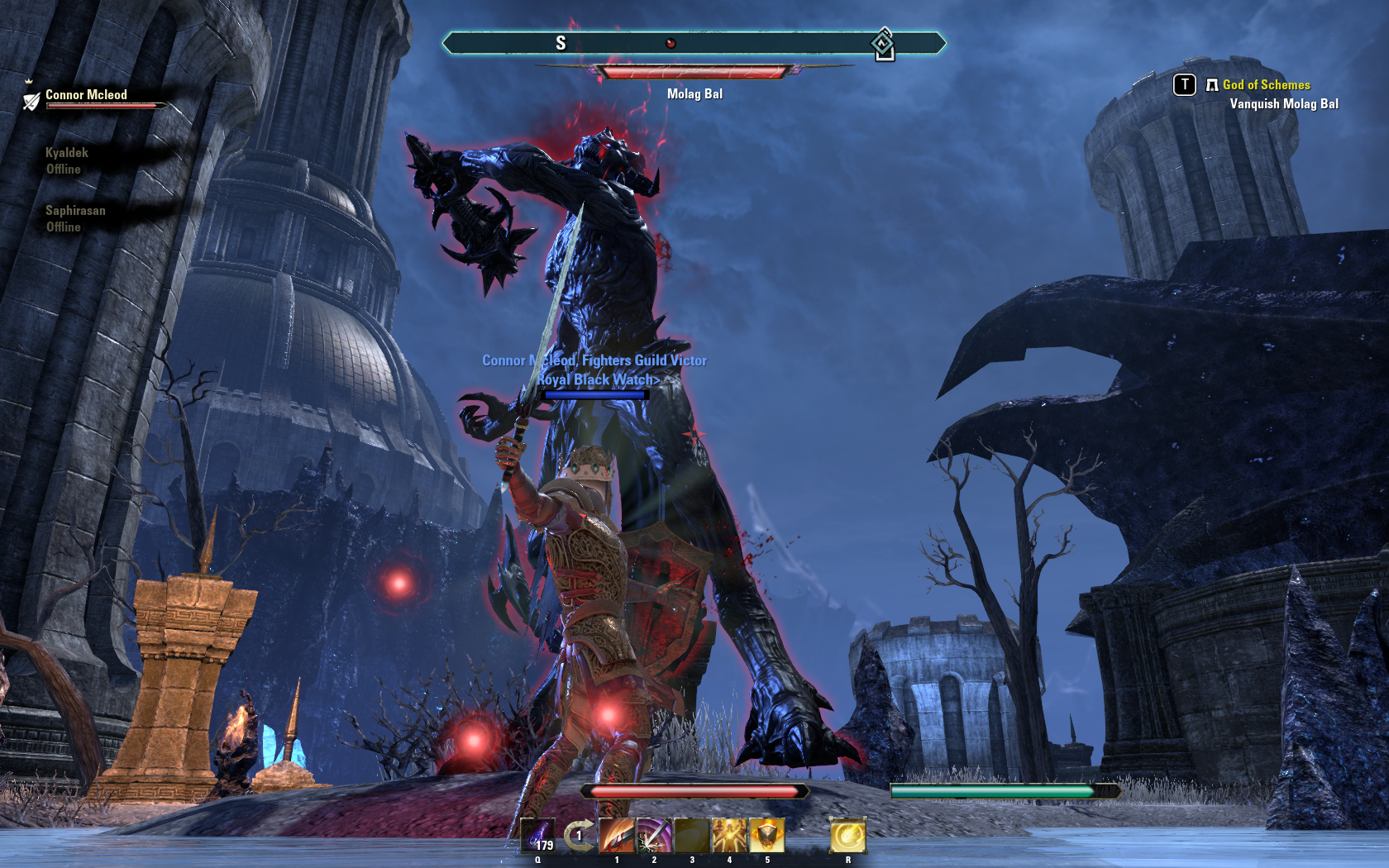The image size is (1389, 868).
Task: Select Connor Mcleod in the group frame
Action: pos(86,96)
